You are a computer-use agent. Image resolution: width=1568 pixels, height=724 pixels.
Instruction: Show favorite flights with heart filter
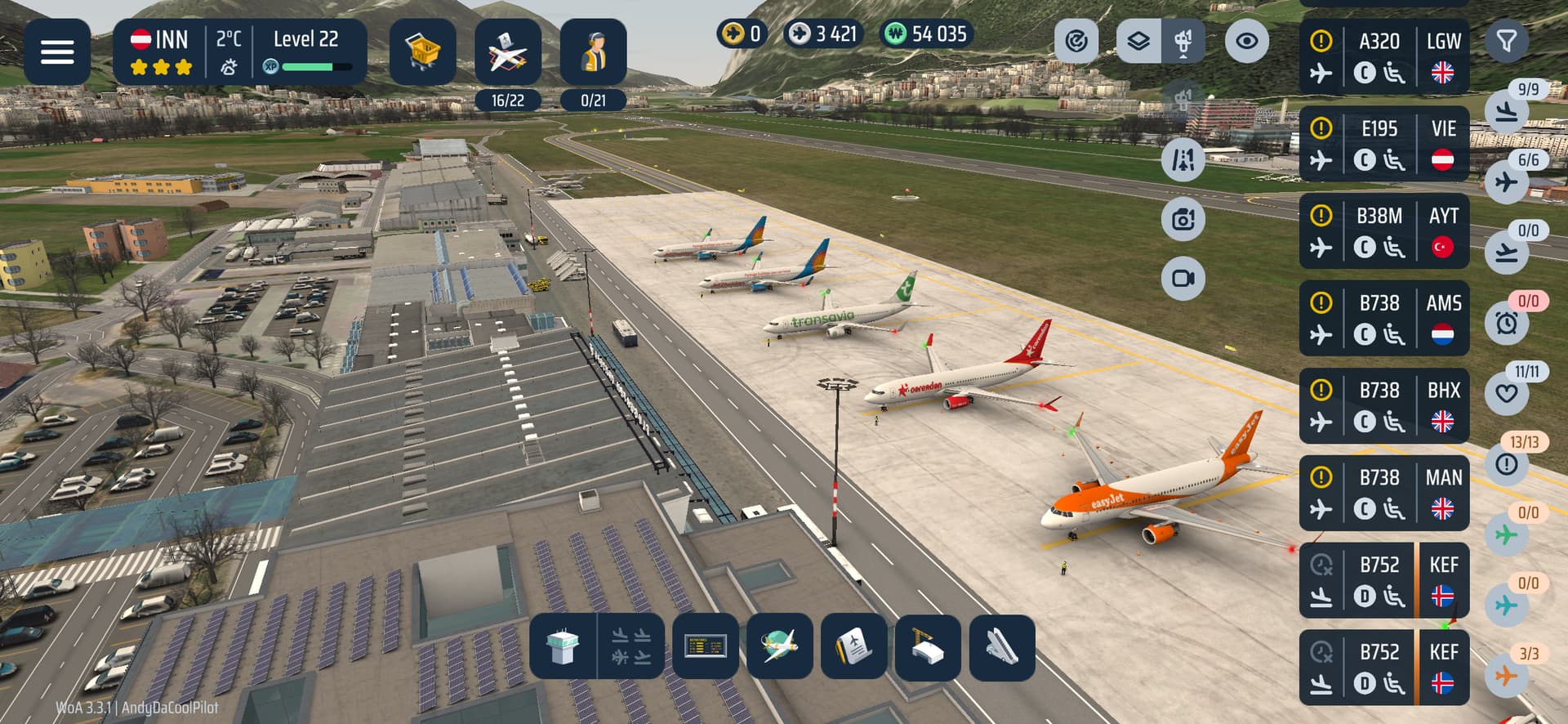tap(1507, 394)
